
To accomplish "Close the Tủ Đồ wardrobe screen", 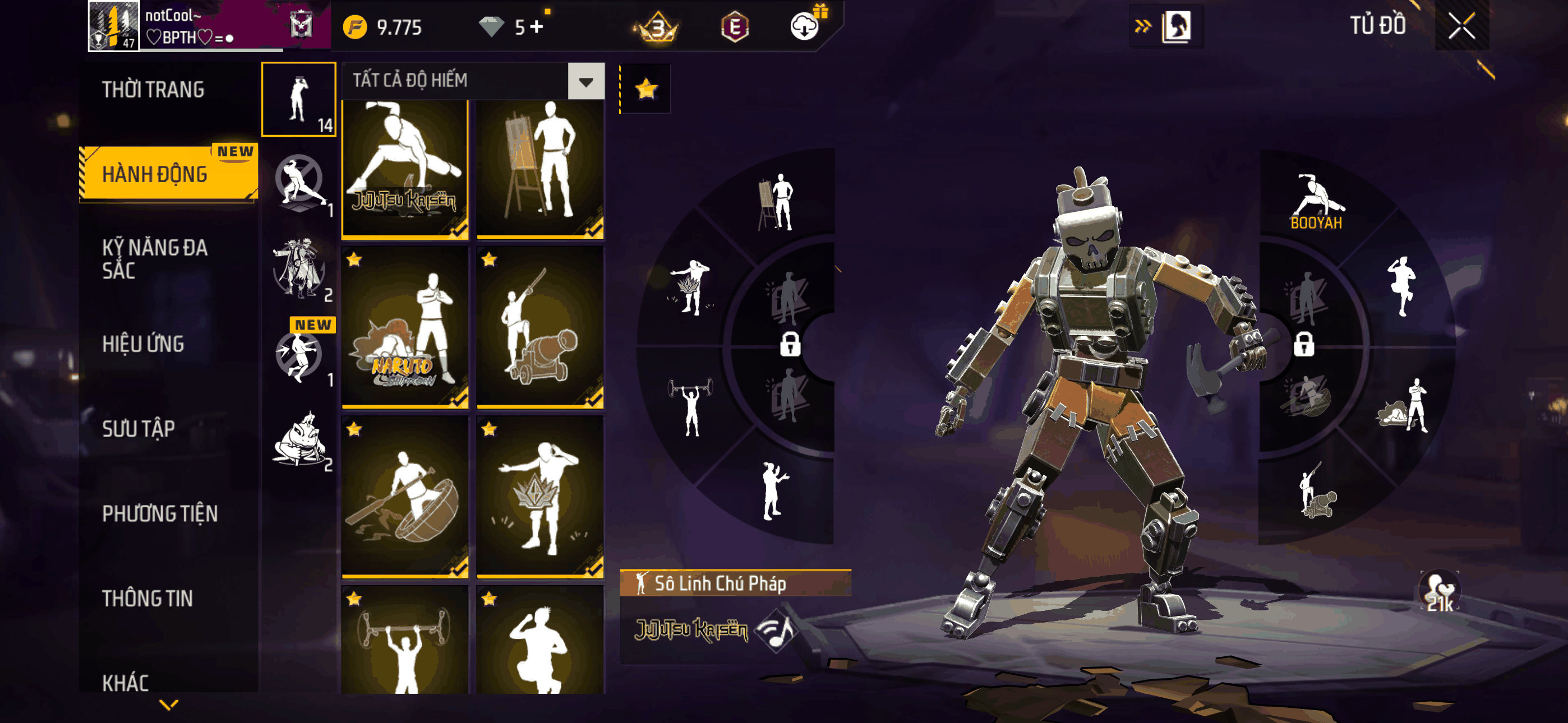I will 1461,26.
